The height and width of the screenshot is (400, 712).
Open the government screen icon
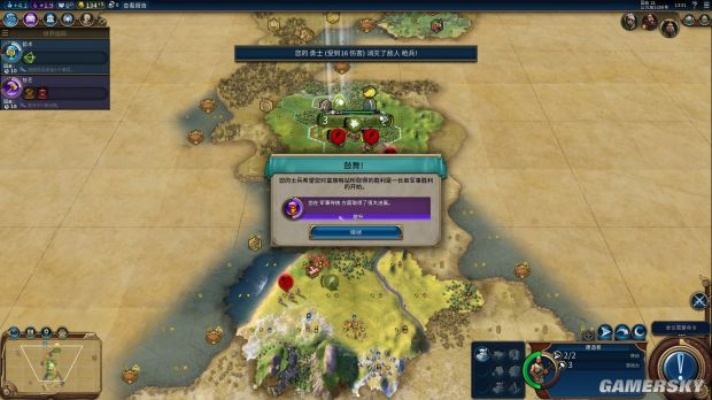coord(47,19)
